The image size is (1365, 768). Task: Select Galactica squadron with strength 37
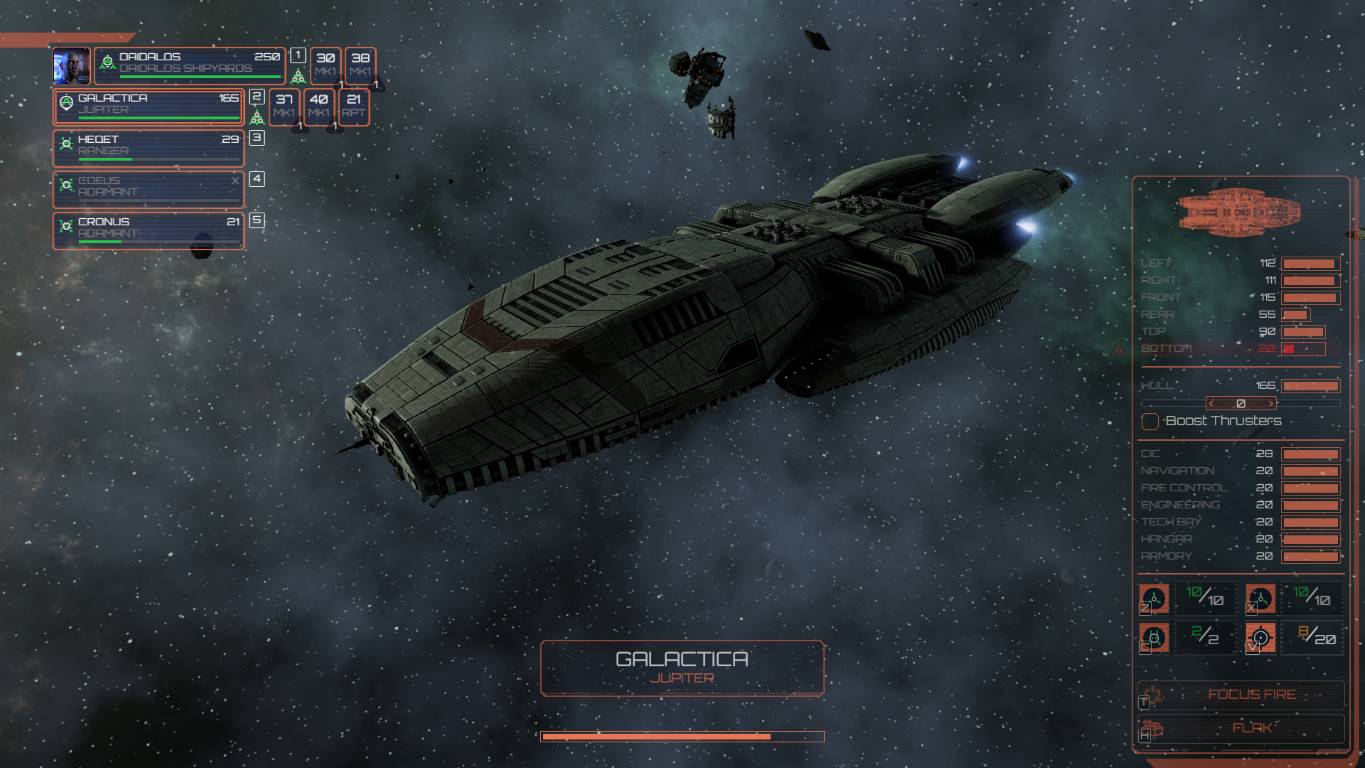click(x=284, y=106)
